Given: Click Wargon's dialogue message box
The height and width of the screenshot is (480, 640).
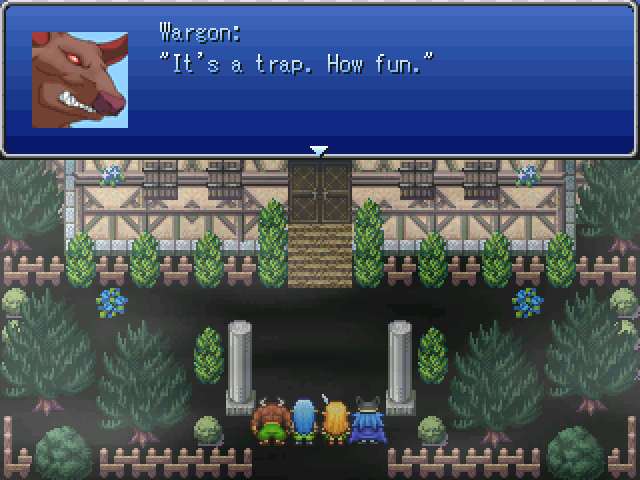Looking at the screenshot, I should 380,80.
